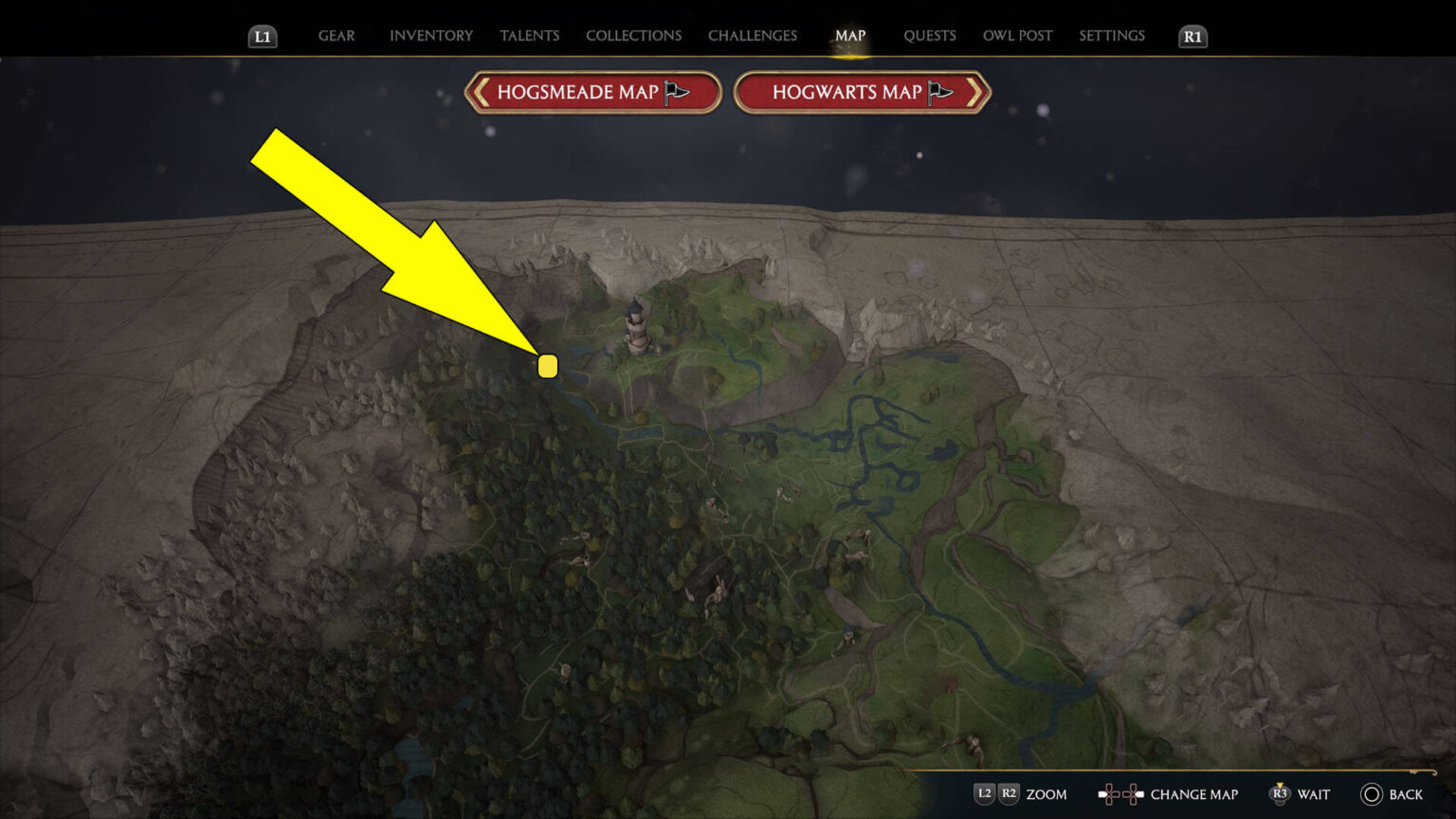1456x819 pixels.
Task: Go to the COLLECTIONS section
Action: coord(632,35)
